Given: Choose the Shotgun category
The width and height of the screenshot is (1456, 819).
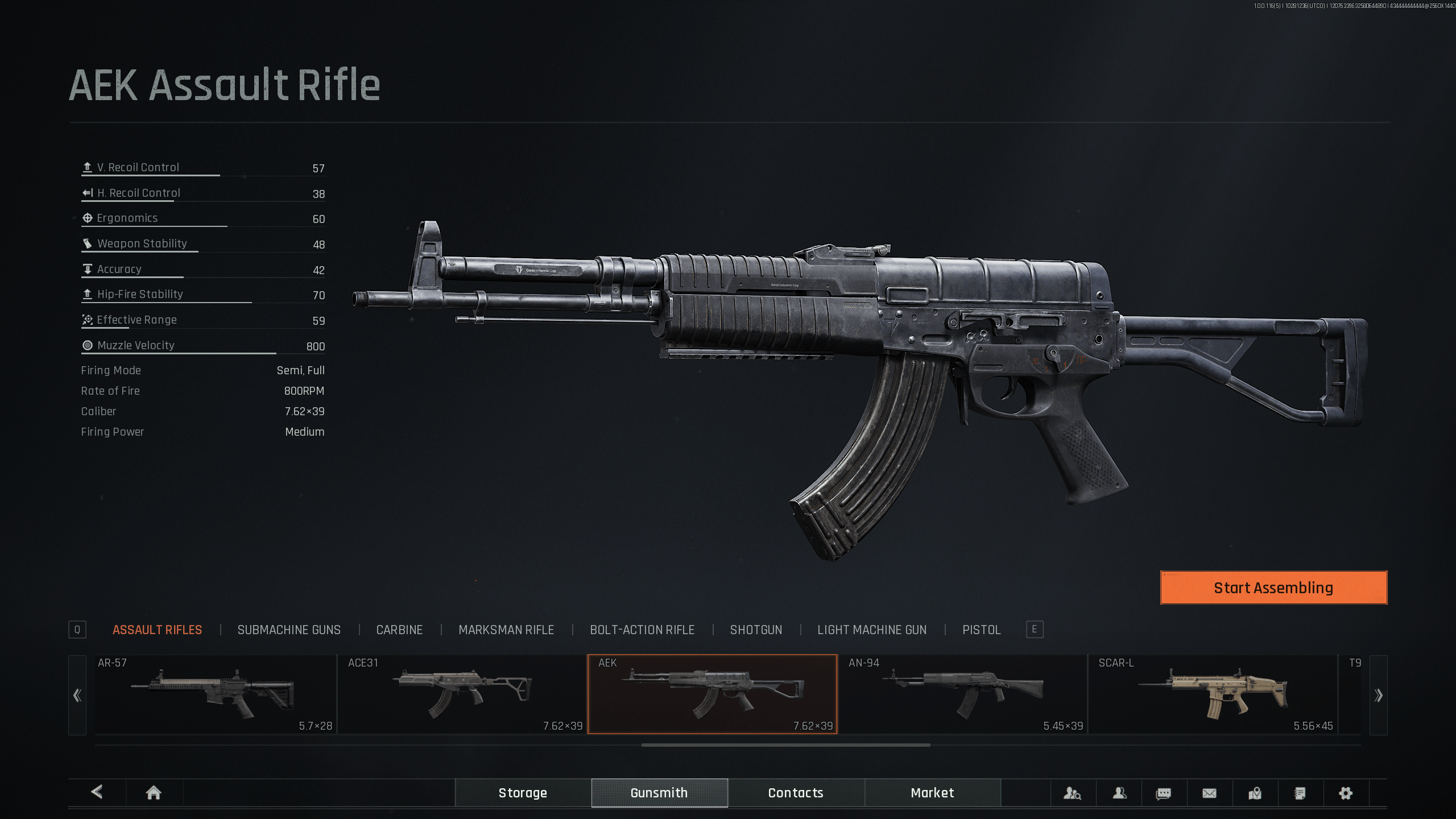Looking at the screenshot, I should (x=756, y=630).
